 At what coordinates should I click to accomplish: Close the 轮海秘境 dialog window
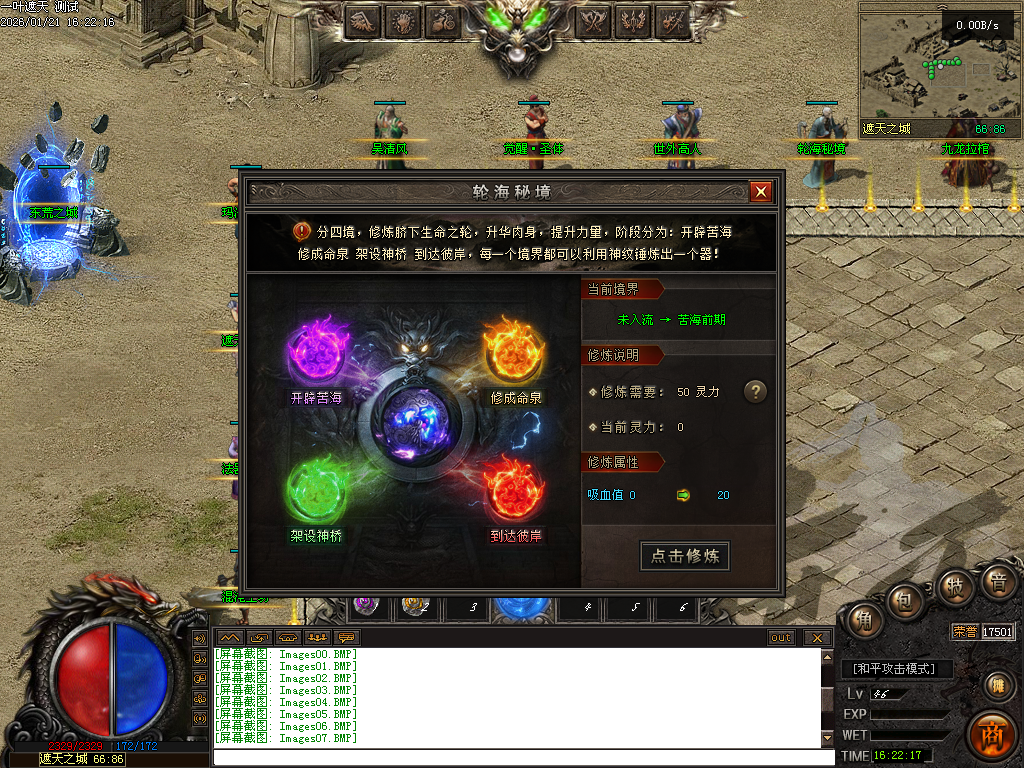[x=761, y=191]
